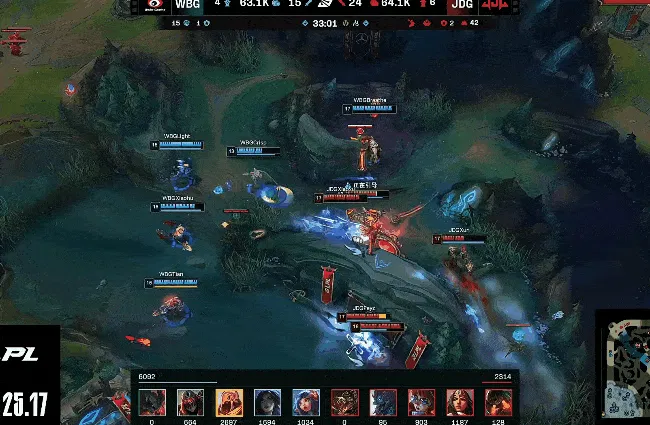The height and width of the screenshot is (425, 650).
Task: Select the champion portrait showing 2887 damage
Action: [229, 402]
